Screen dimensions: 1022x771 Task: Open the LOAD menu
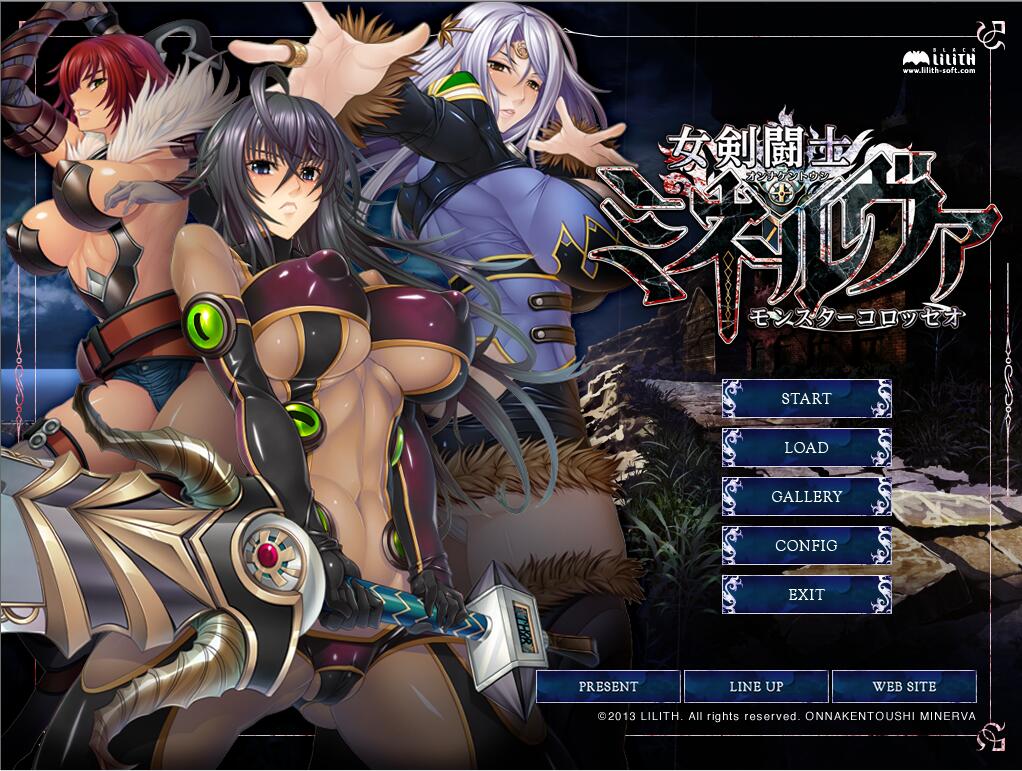coord(806,447)
